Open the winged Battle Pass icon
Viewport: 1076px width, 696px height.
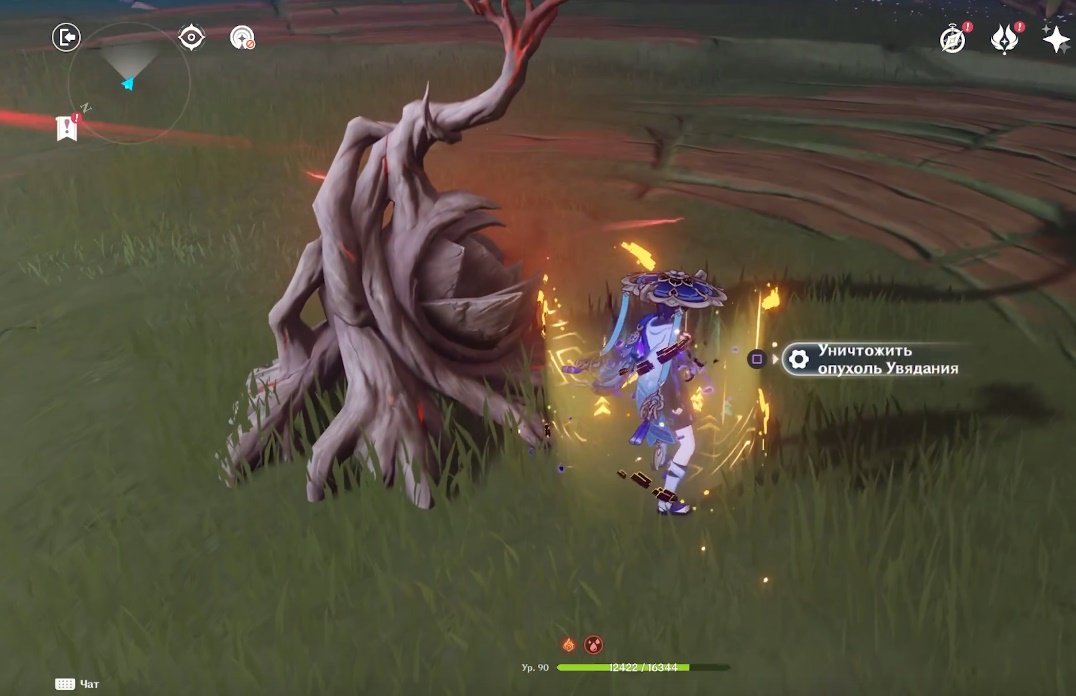point(1004,39)
